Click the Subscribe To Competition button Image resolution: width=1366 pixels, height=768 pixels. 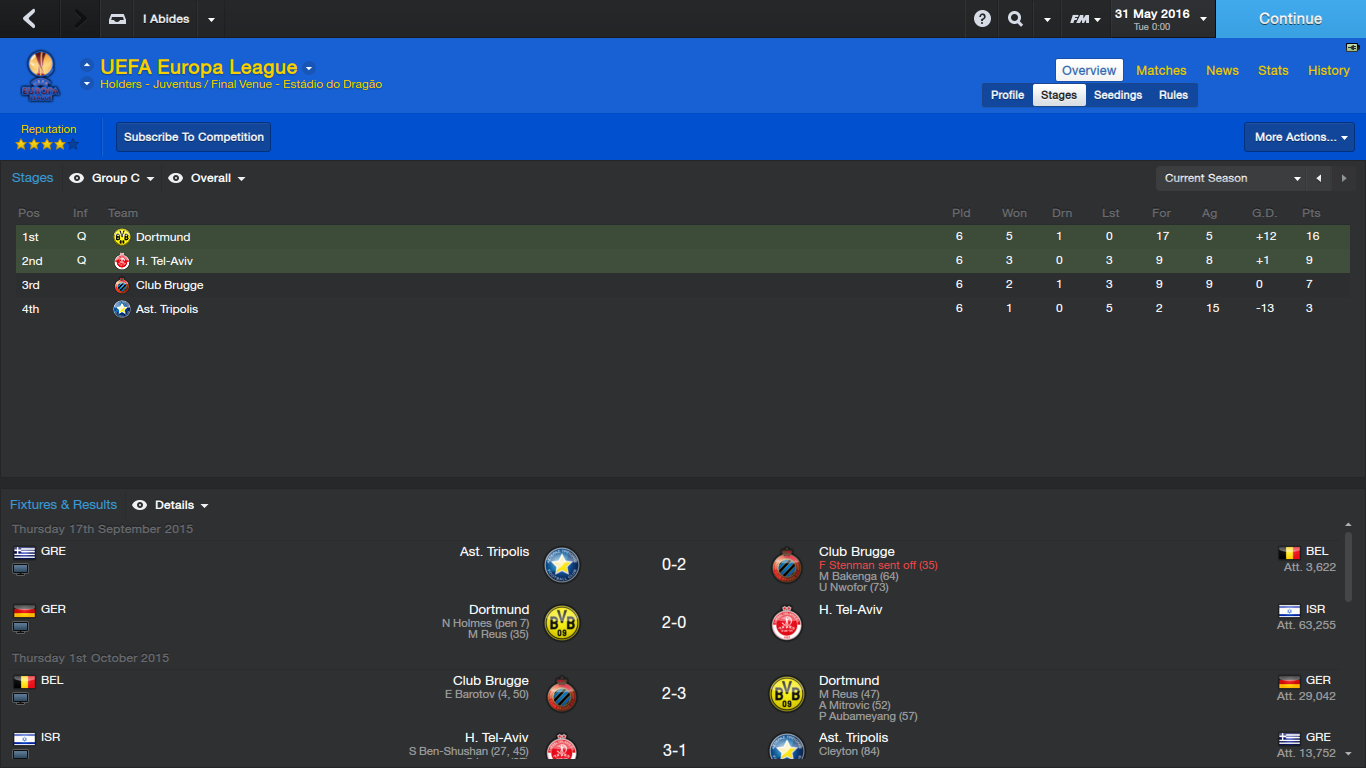(x=193, y=137)
